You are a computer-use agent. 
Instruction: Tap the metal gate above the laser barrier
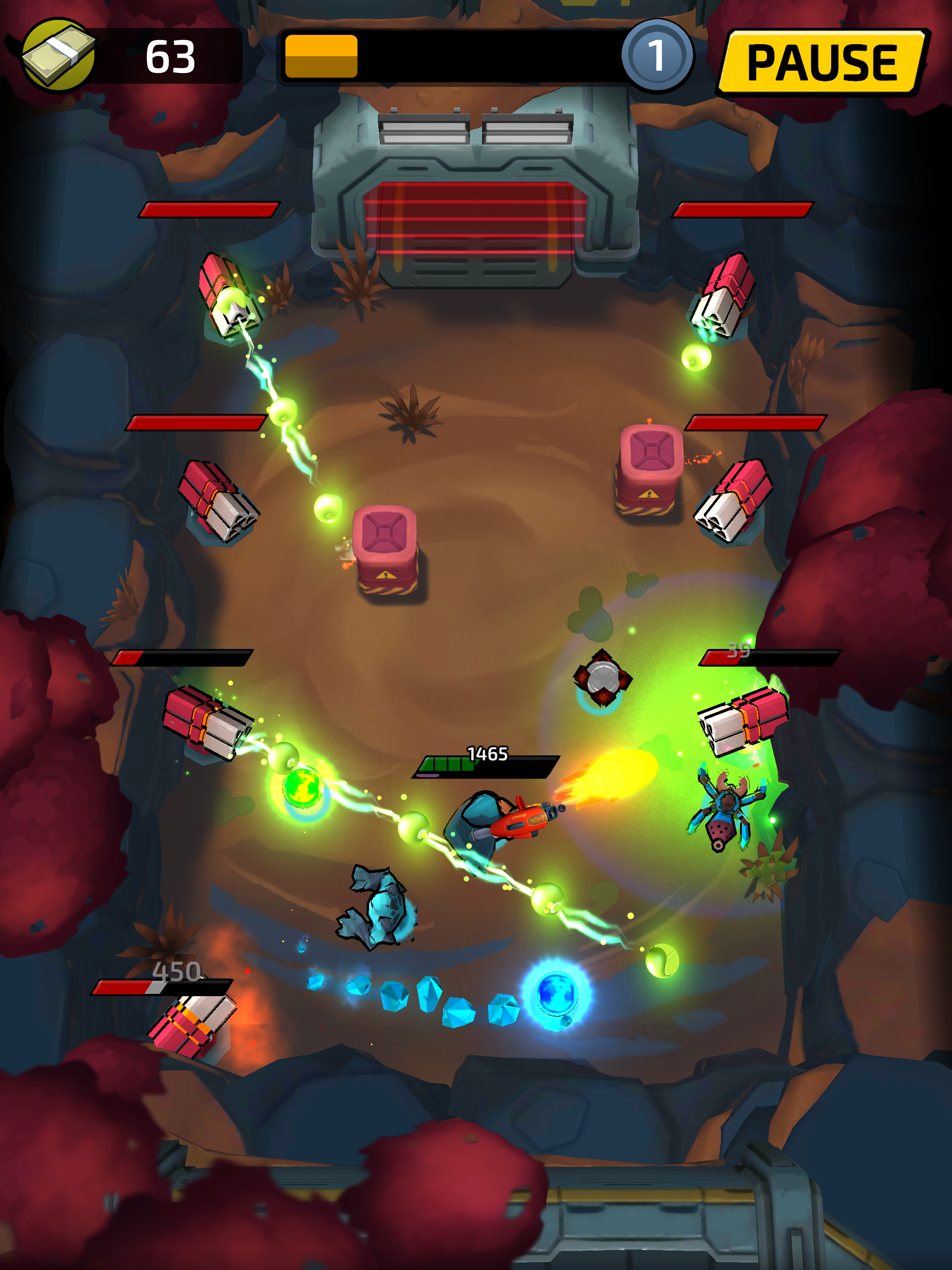click(476, 132)
